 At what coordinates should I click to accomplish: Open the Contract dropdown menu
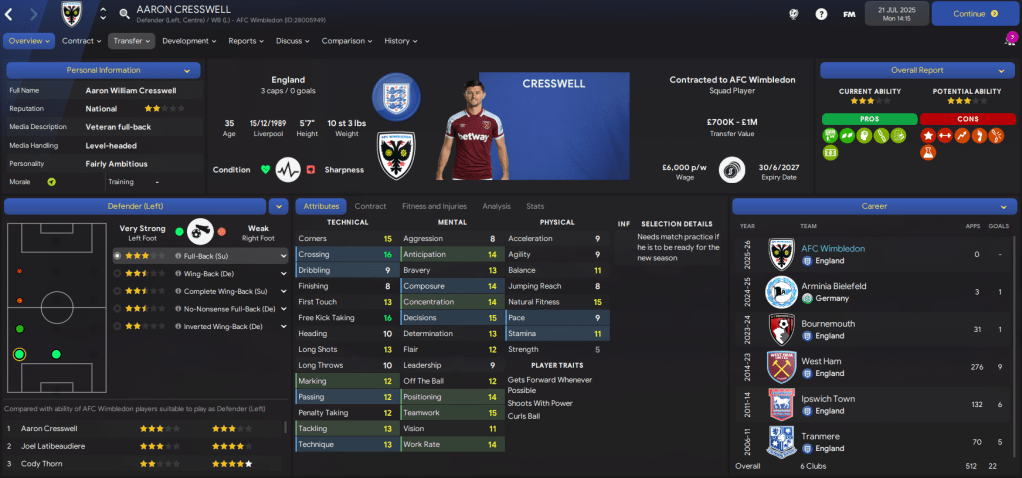(x=81, y=41)
